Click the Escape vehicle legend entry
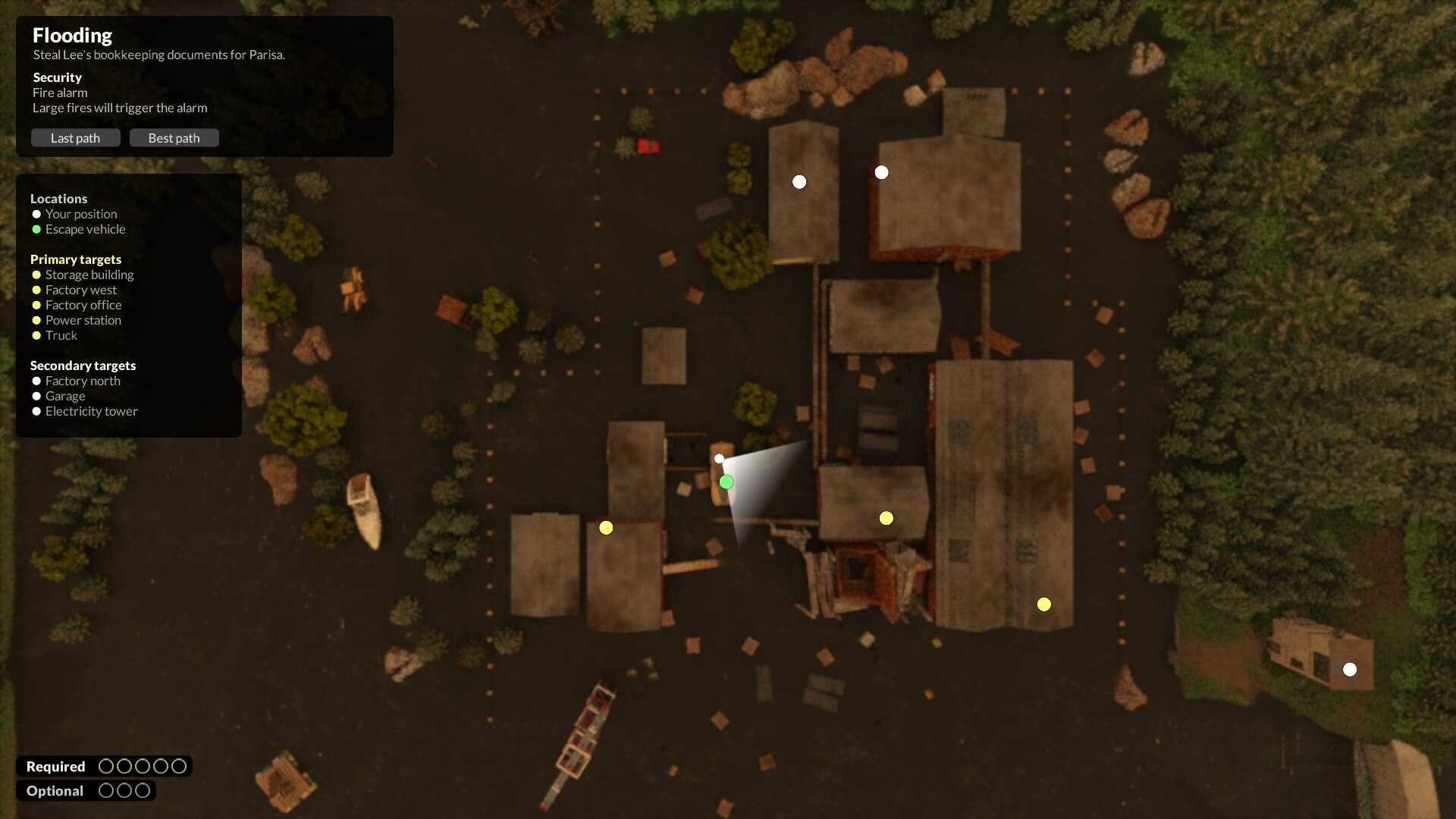Image resolution: width=1456 pixels, height=819 pixels. pyautogui.click(x=85, y=229)
